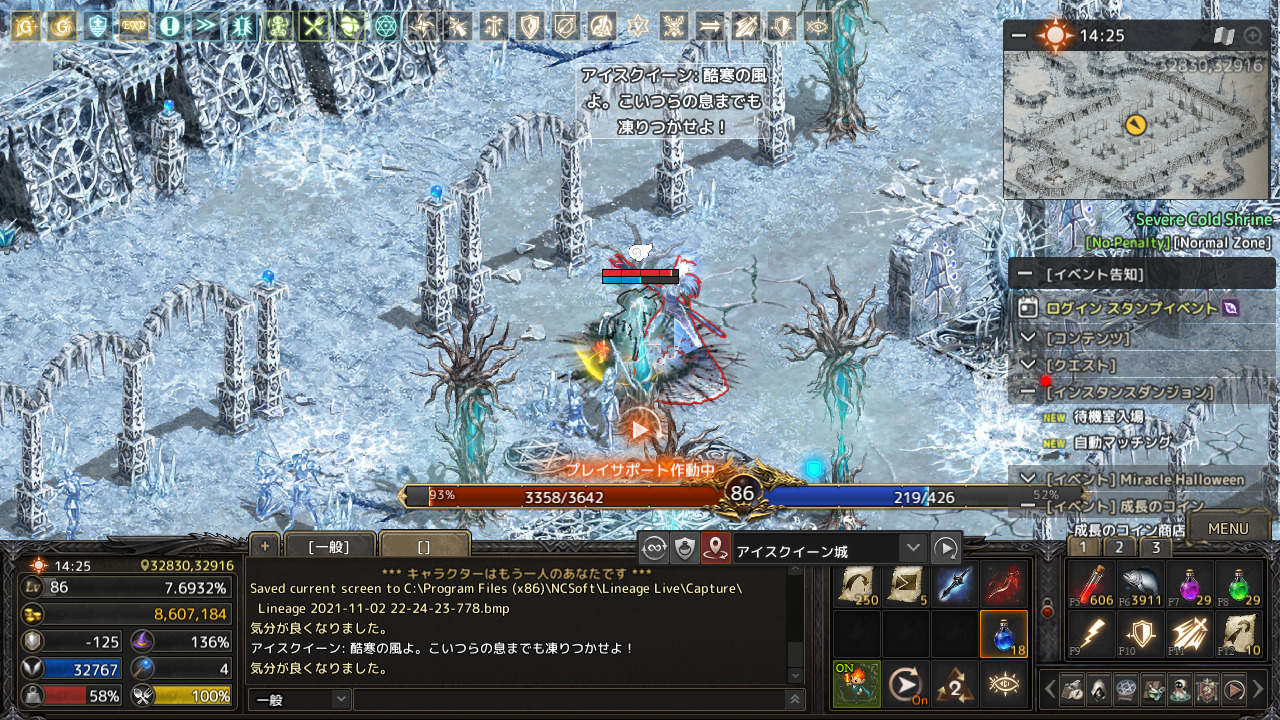Switch to hotbar page 2 tab

(x=1119, y=547)
